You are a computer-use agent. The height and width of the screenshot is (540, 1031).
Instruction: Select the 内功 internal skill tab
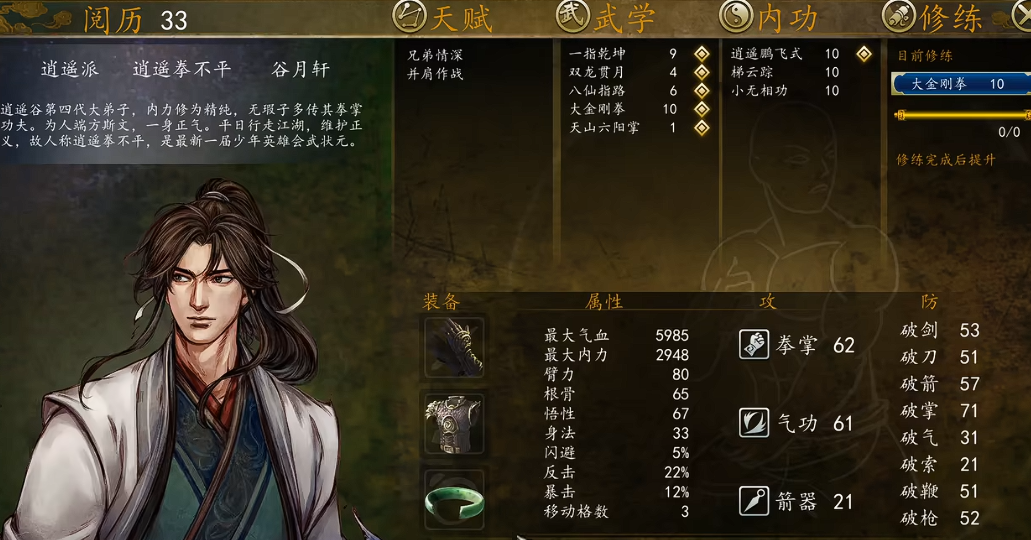coord(768,17)
